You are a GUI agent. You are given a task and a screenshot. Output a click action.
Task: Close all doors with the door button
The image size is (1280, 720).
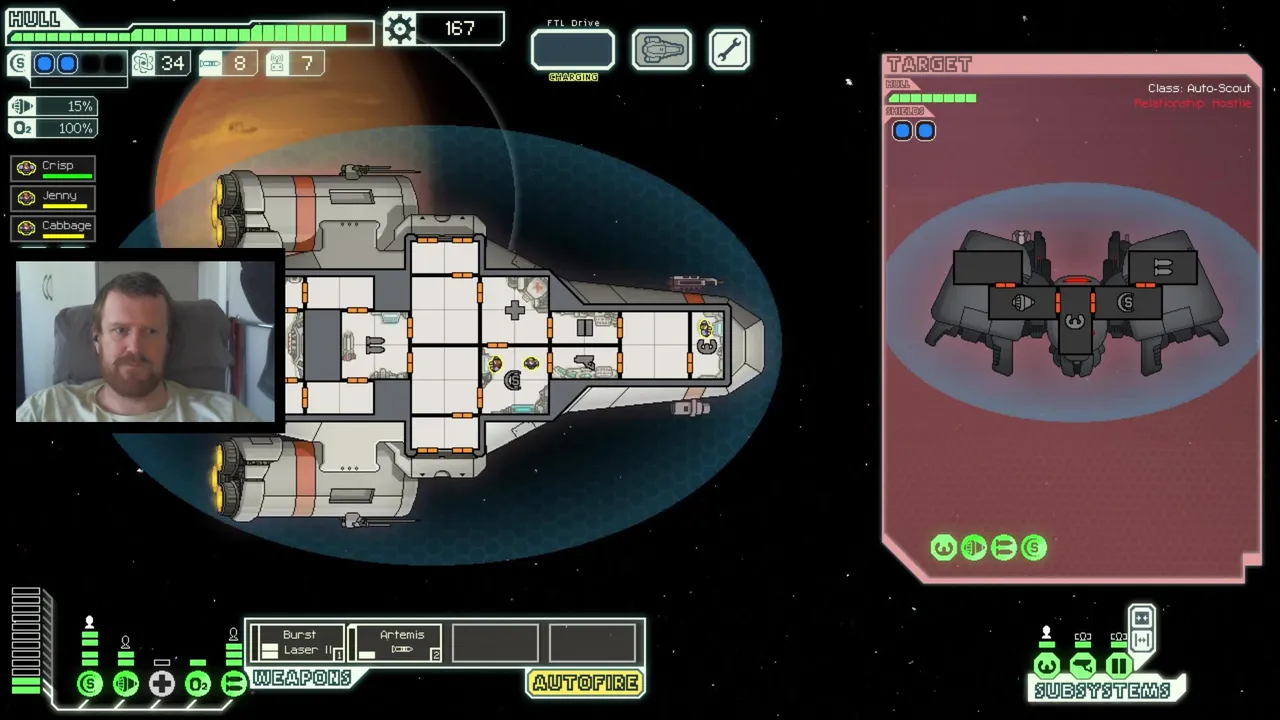click(1142, 618)
